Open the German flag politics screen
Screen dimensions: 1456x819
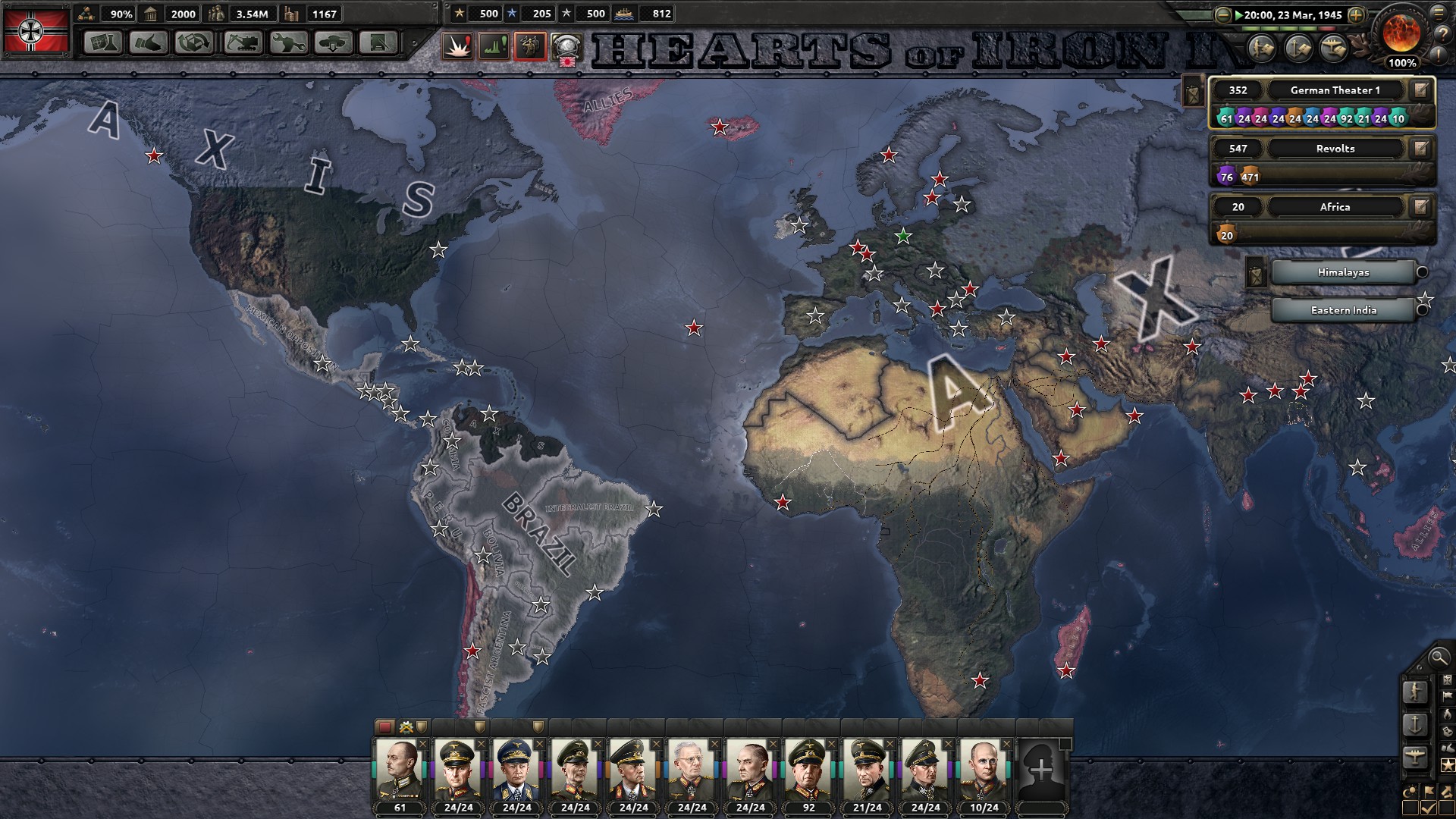(36, 30)
